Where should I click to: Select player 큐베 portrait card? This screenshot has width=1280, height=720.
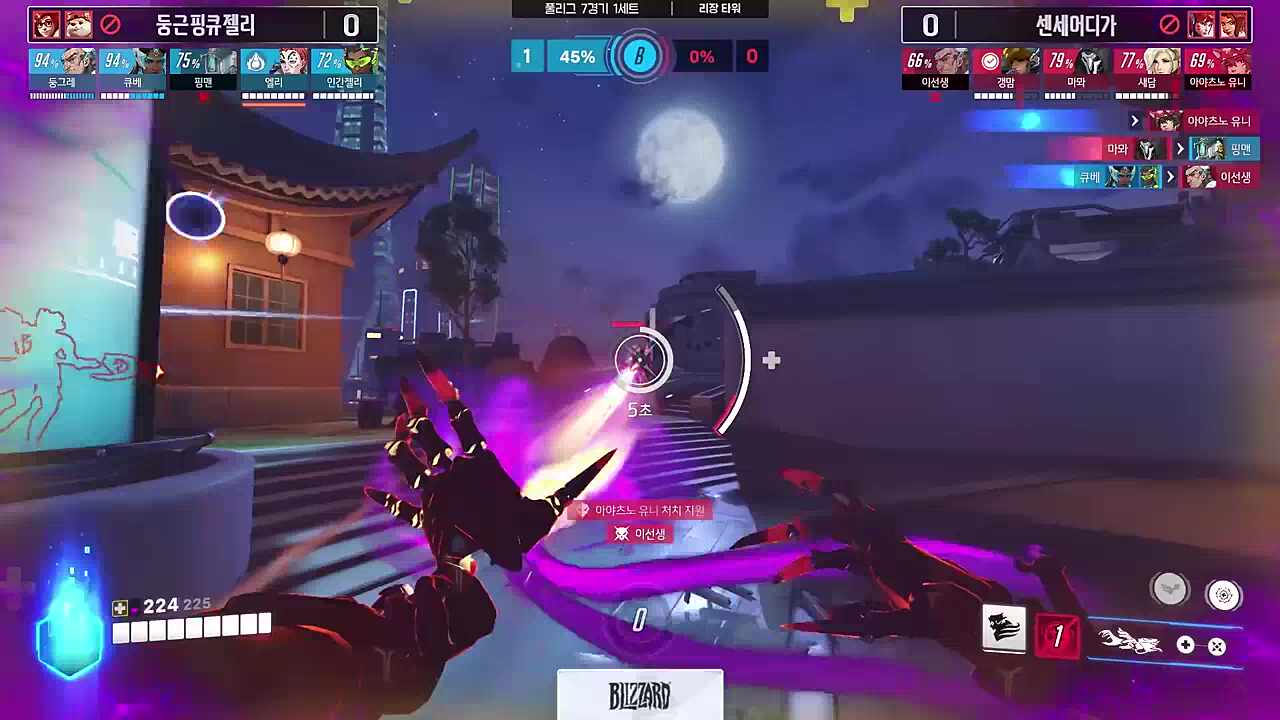coord(132,70)
